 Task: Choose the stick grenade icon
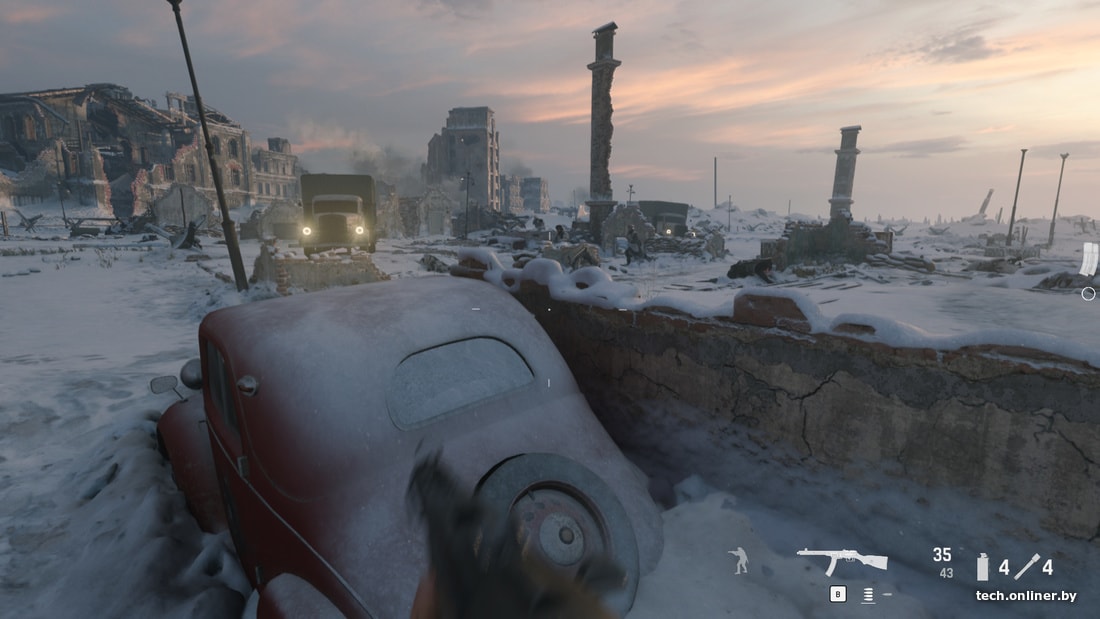(x=1028, y=567)
